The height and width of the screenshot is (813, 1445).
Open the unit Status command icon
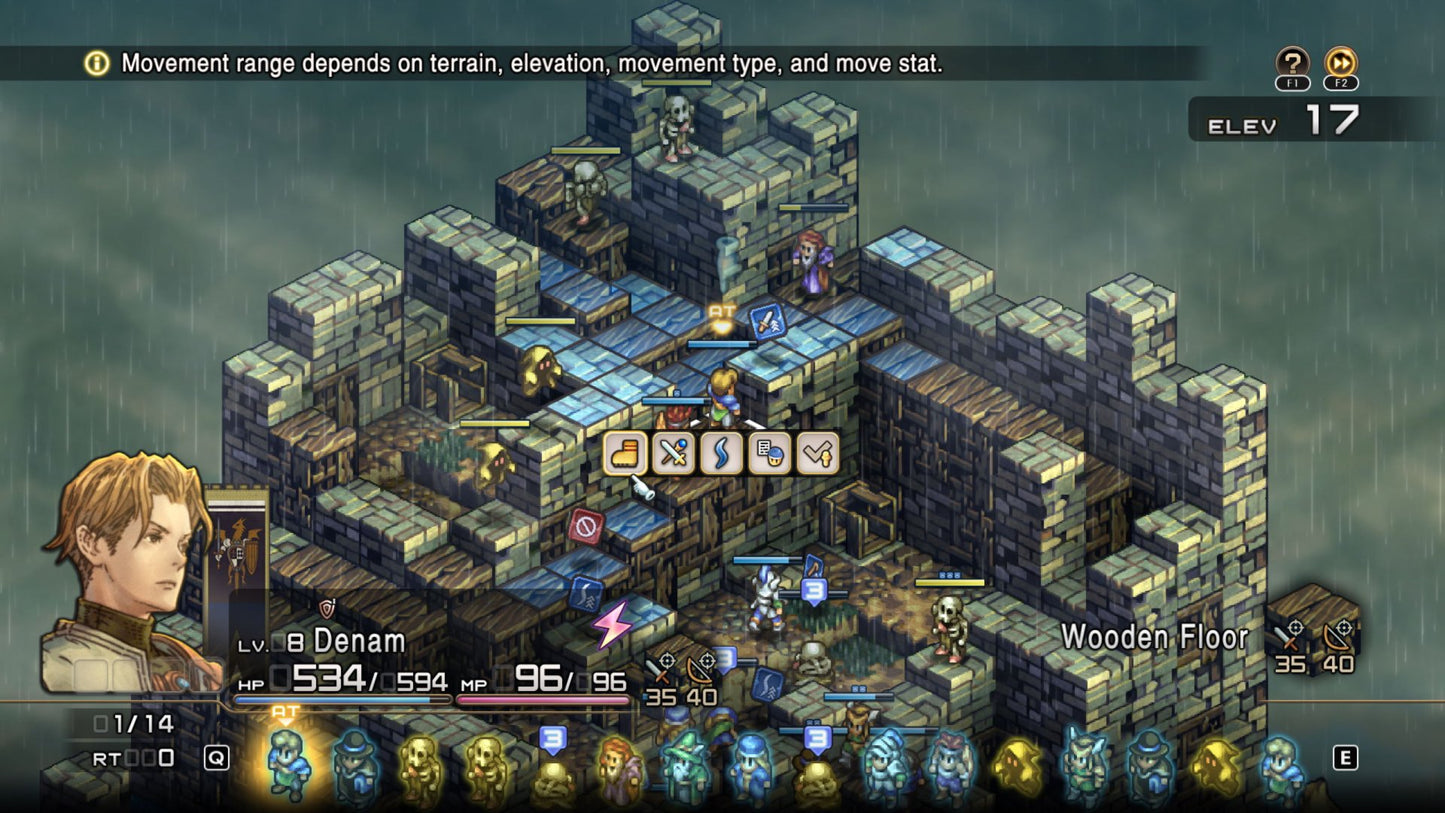coord(768,453)
